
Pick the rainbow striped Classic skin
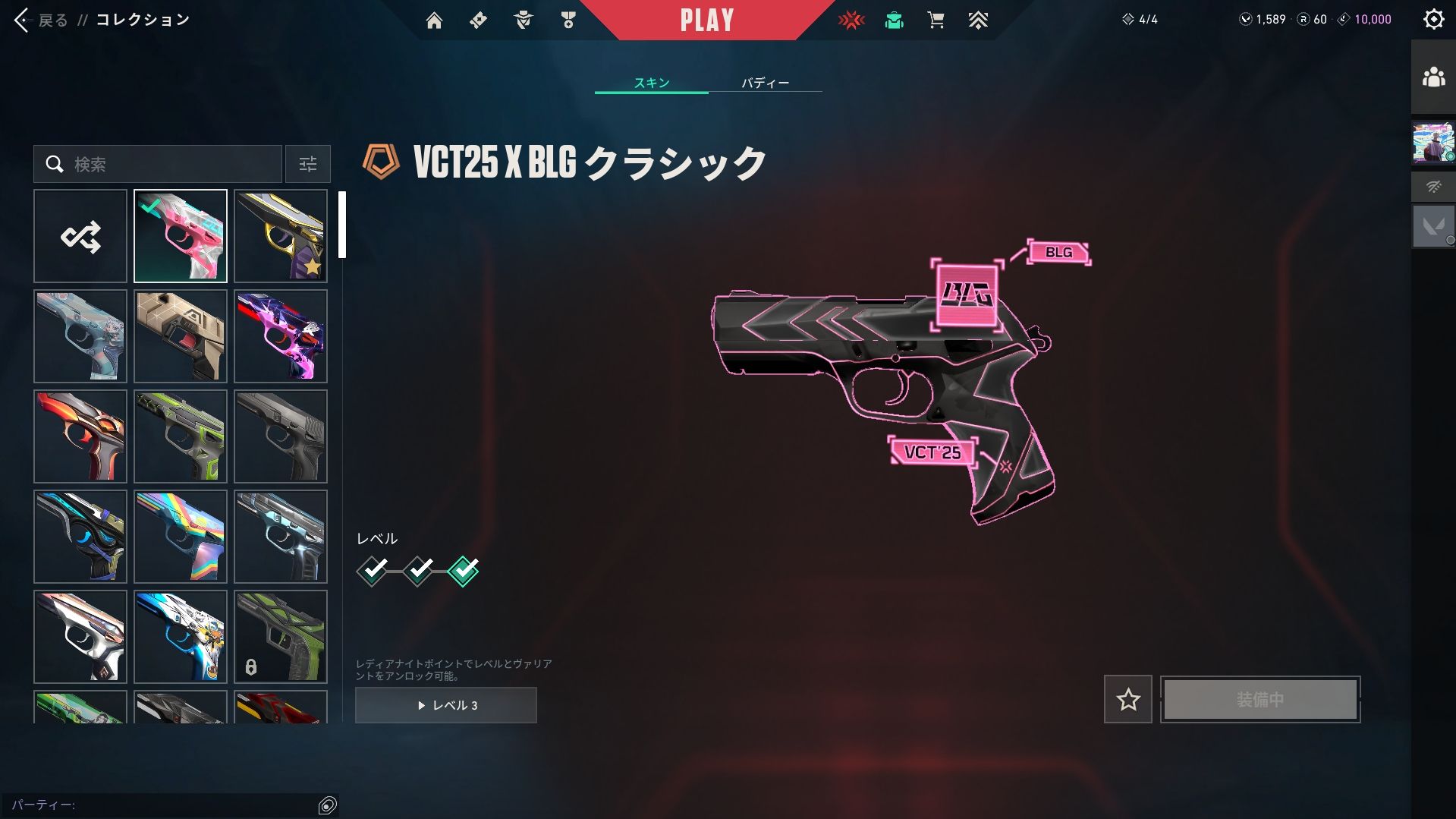pyautogui.click(x=181, y=537)
